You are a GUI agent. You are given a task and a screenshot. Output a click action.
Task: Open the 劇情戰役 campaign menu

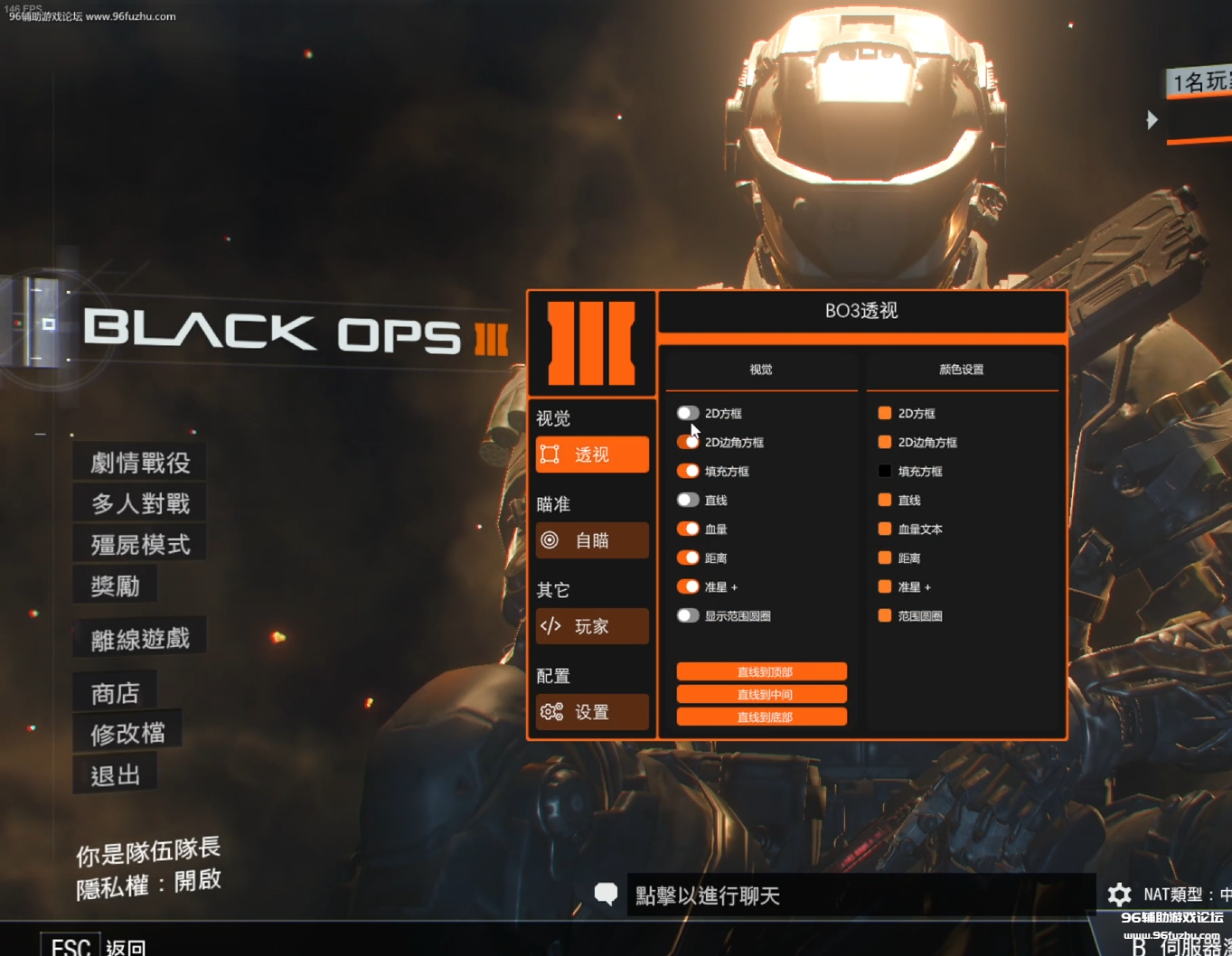pyautogui.click(x=140, y=463)
